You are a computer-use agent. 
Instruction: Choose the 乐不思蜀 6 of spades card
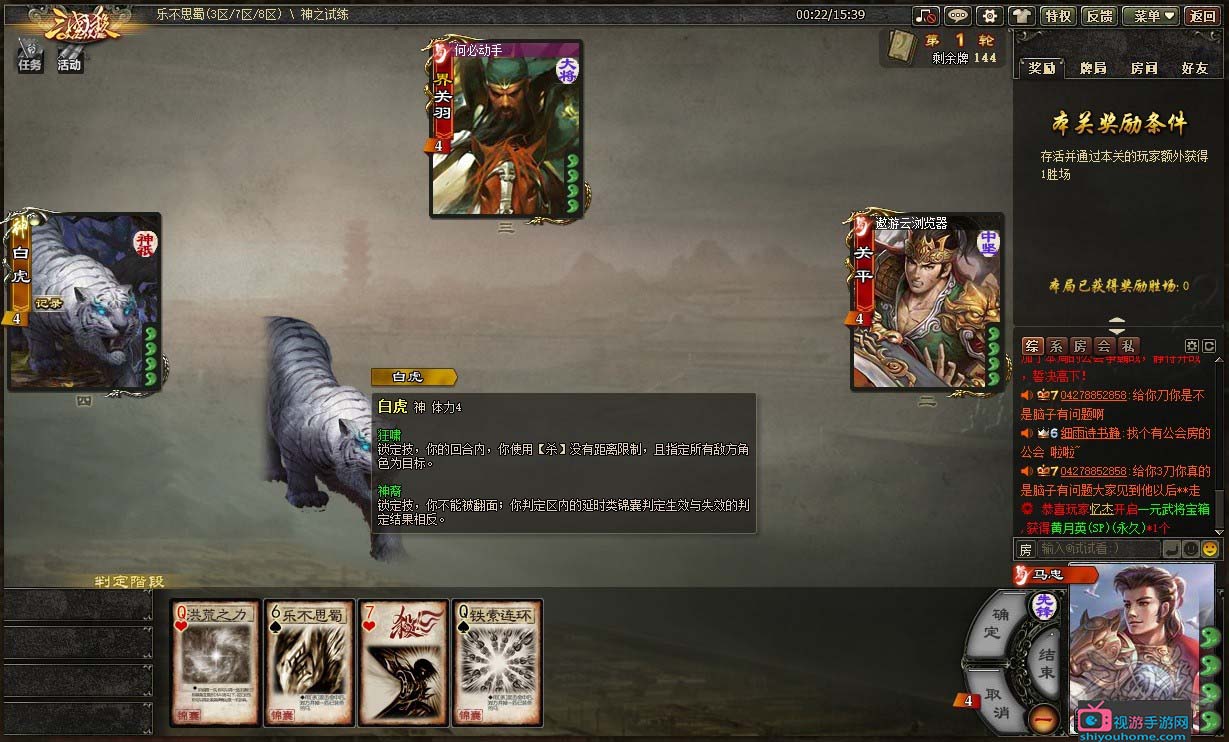309,662
